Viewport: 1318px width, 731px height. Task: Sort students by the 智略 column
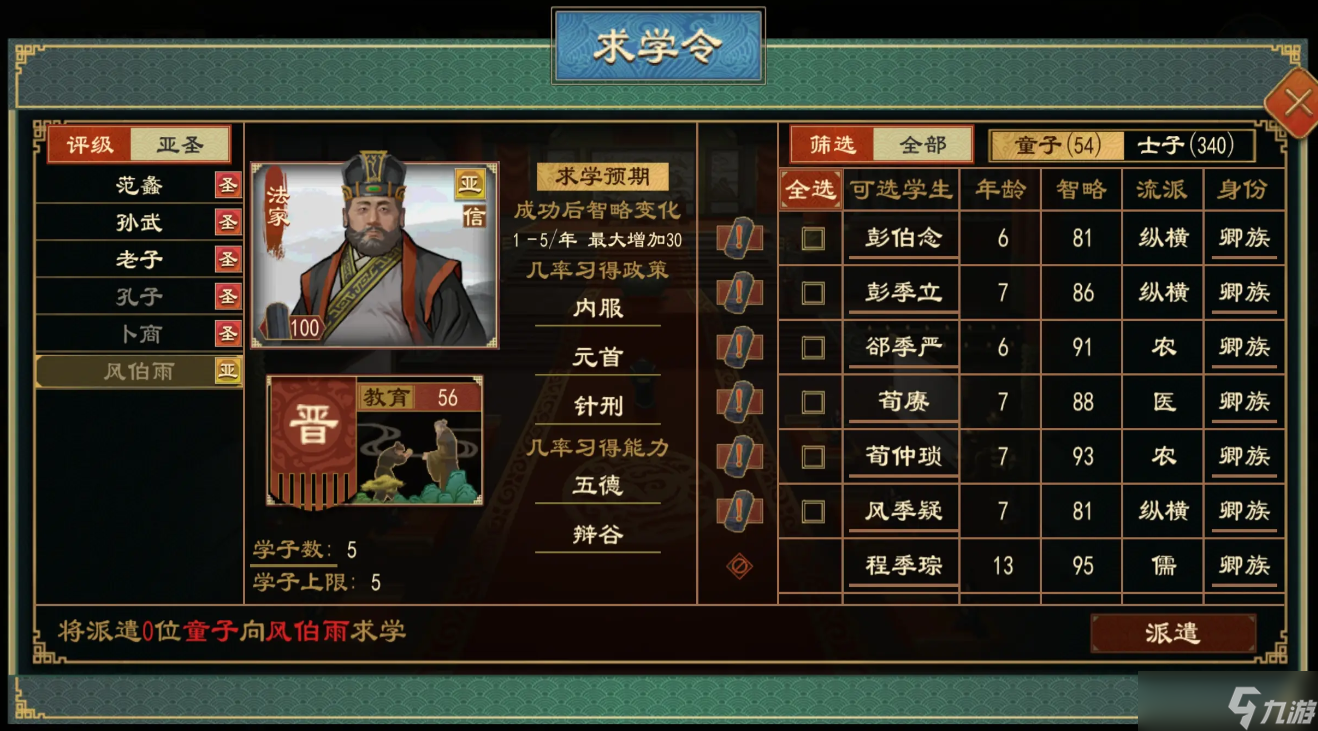pyautogui.click(x=1081, y=189)
